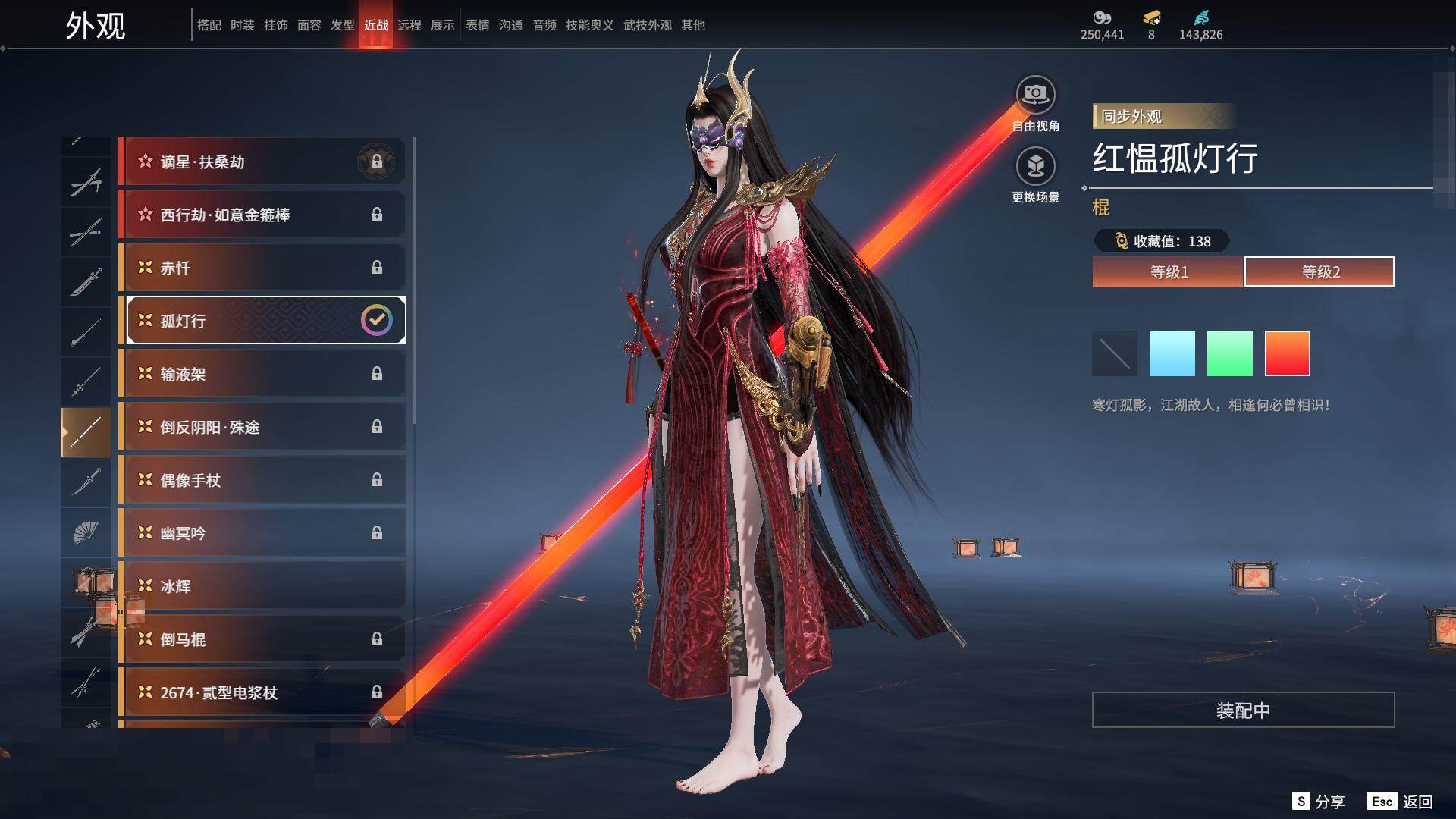Switch to 等级1 appearance level
The image size is (1456, 819).
coord(1168,271)
